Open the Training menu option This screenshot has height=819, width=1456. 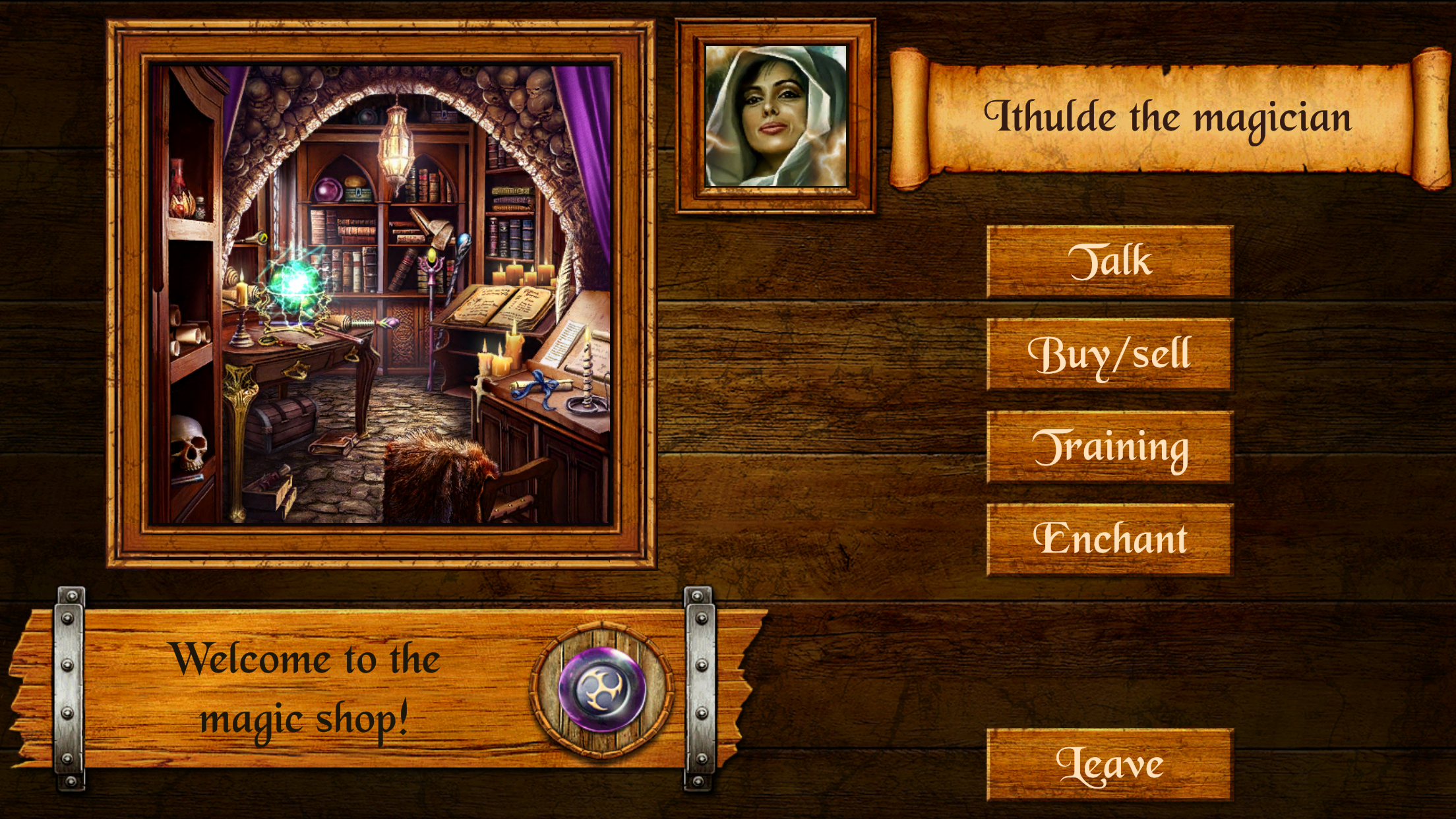point(1110,448)
